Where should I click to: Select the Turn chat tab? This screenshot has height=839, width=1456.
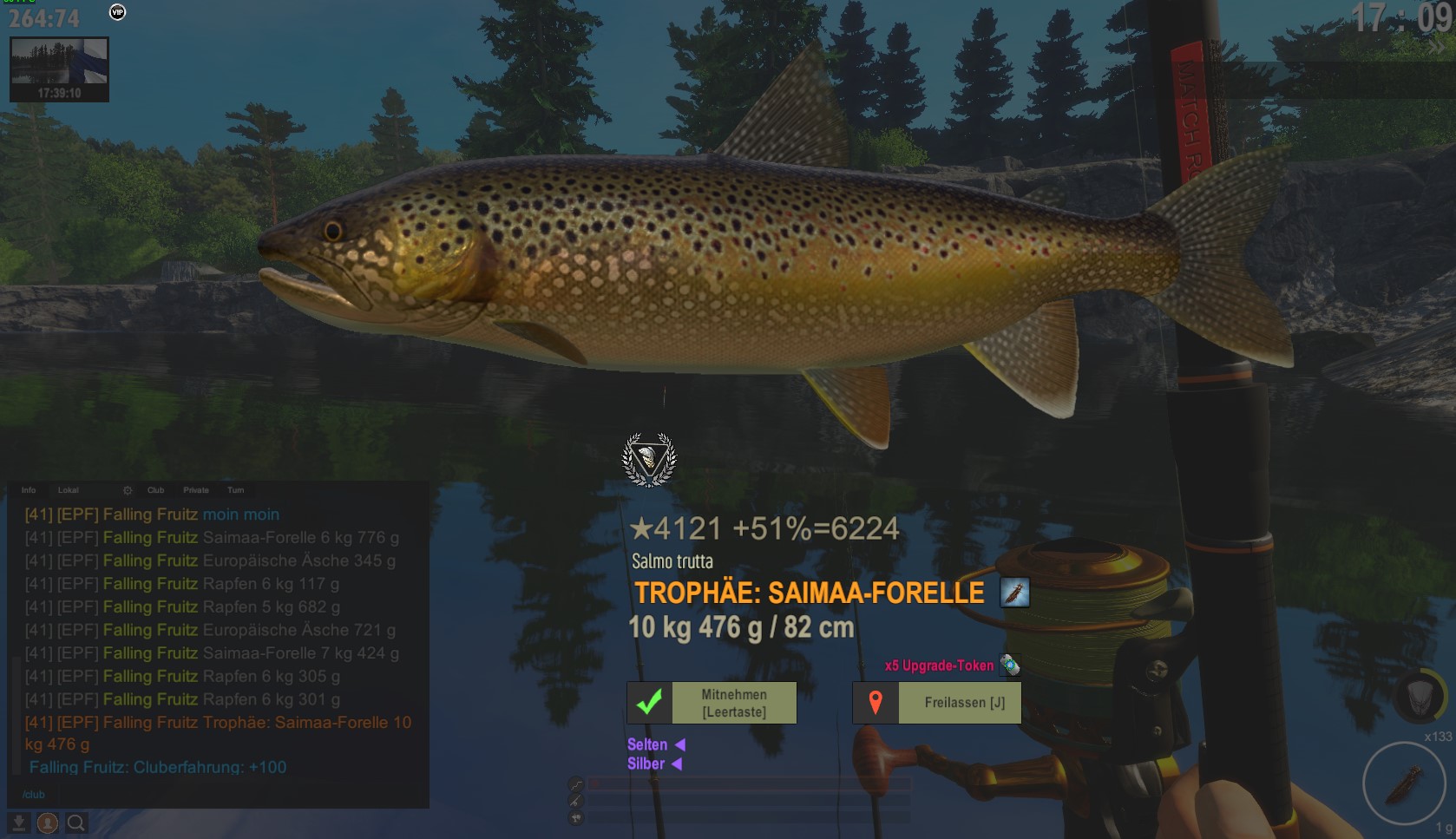tap(236, 490)
